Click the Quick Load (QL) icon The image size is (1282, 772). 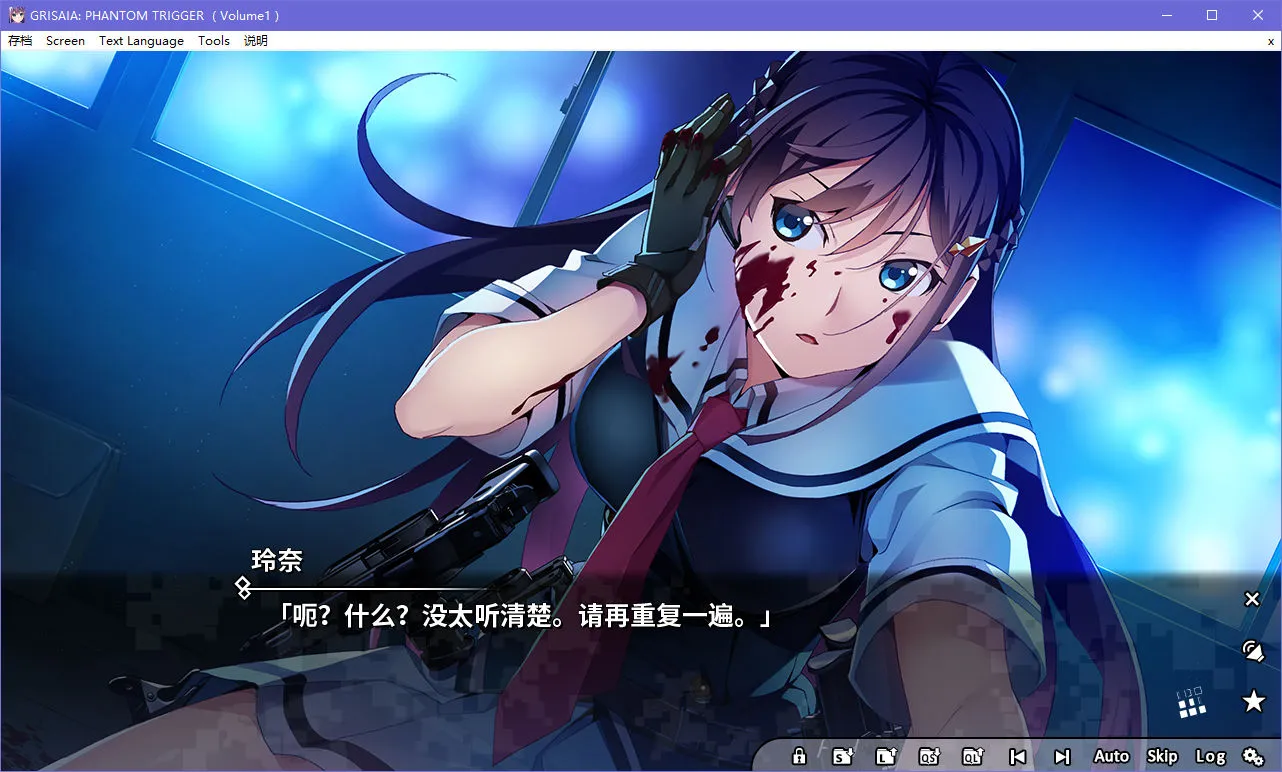tap(973, 756)
